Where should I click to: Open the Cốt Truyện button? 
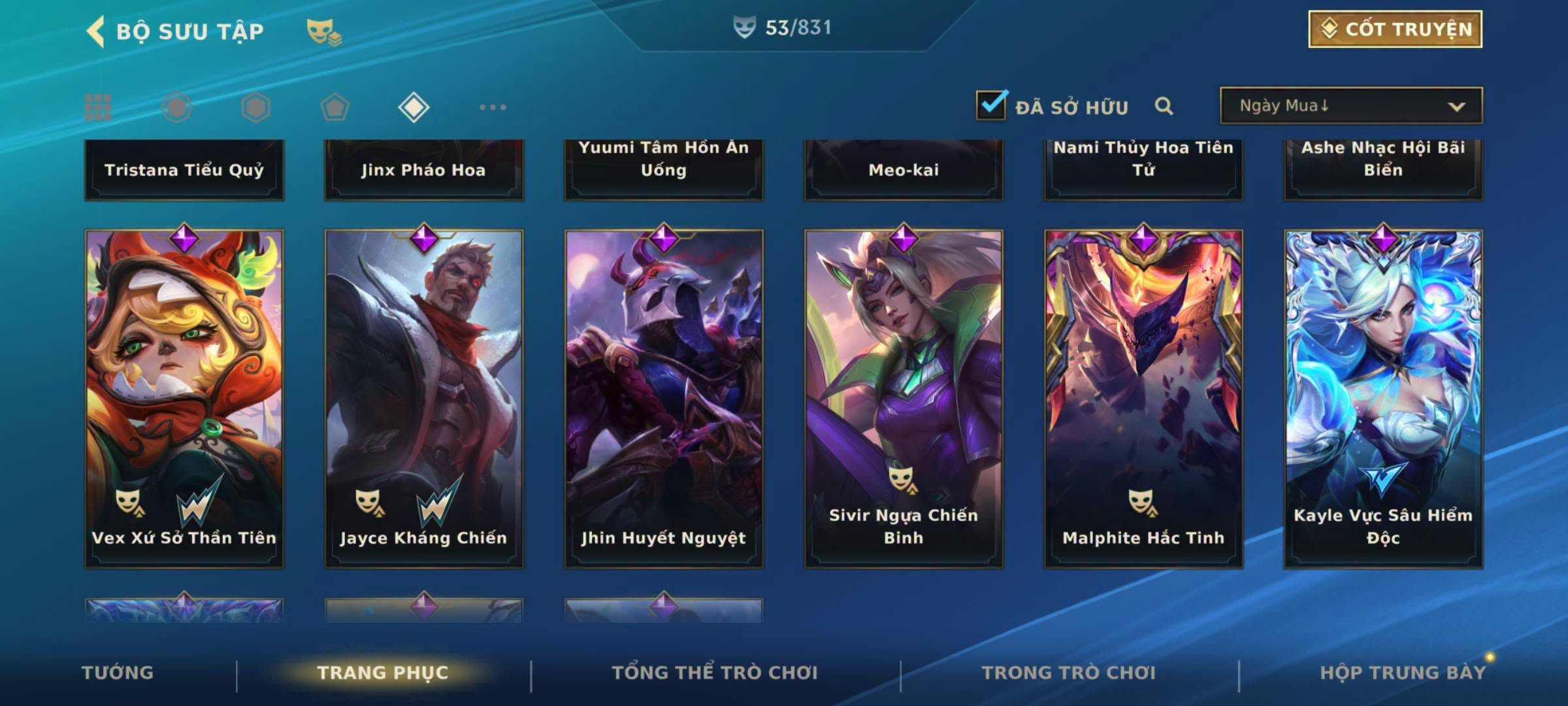(x=1395, y=29)
